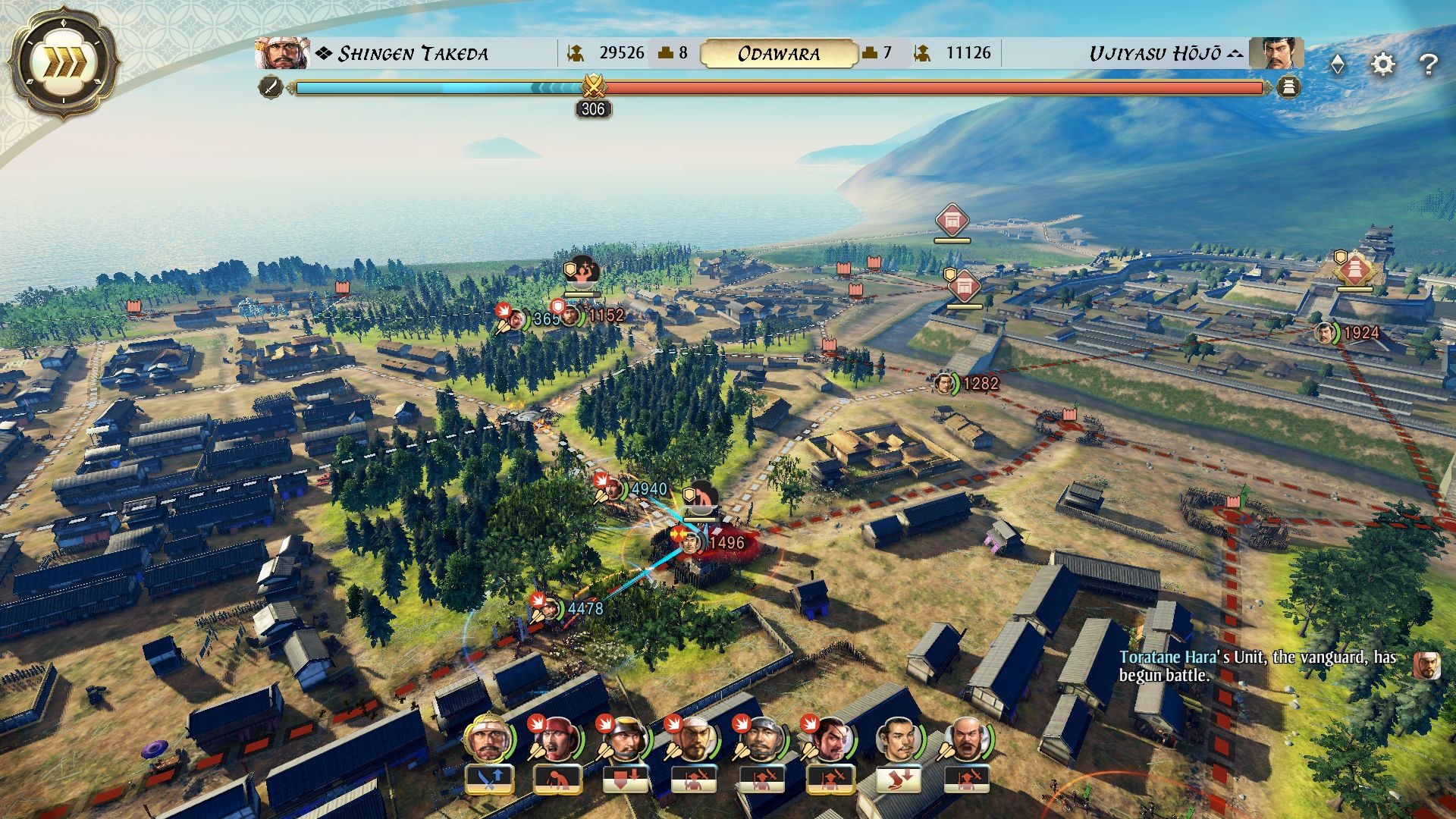Activate the kneeling figure command
1456x819 pixels.
557,778
